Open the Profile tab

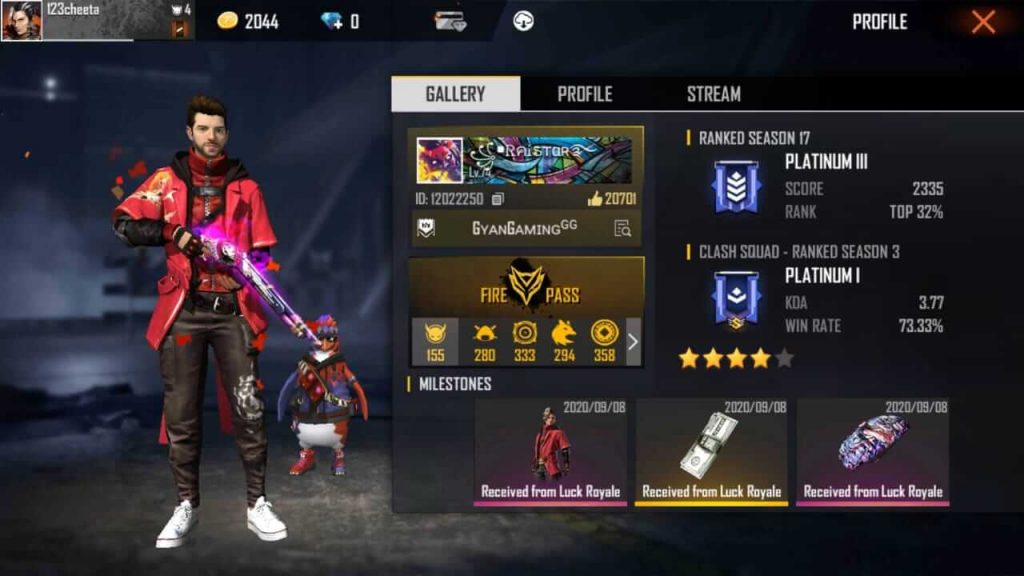pos(584,94)
